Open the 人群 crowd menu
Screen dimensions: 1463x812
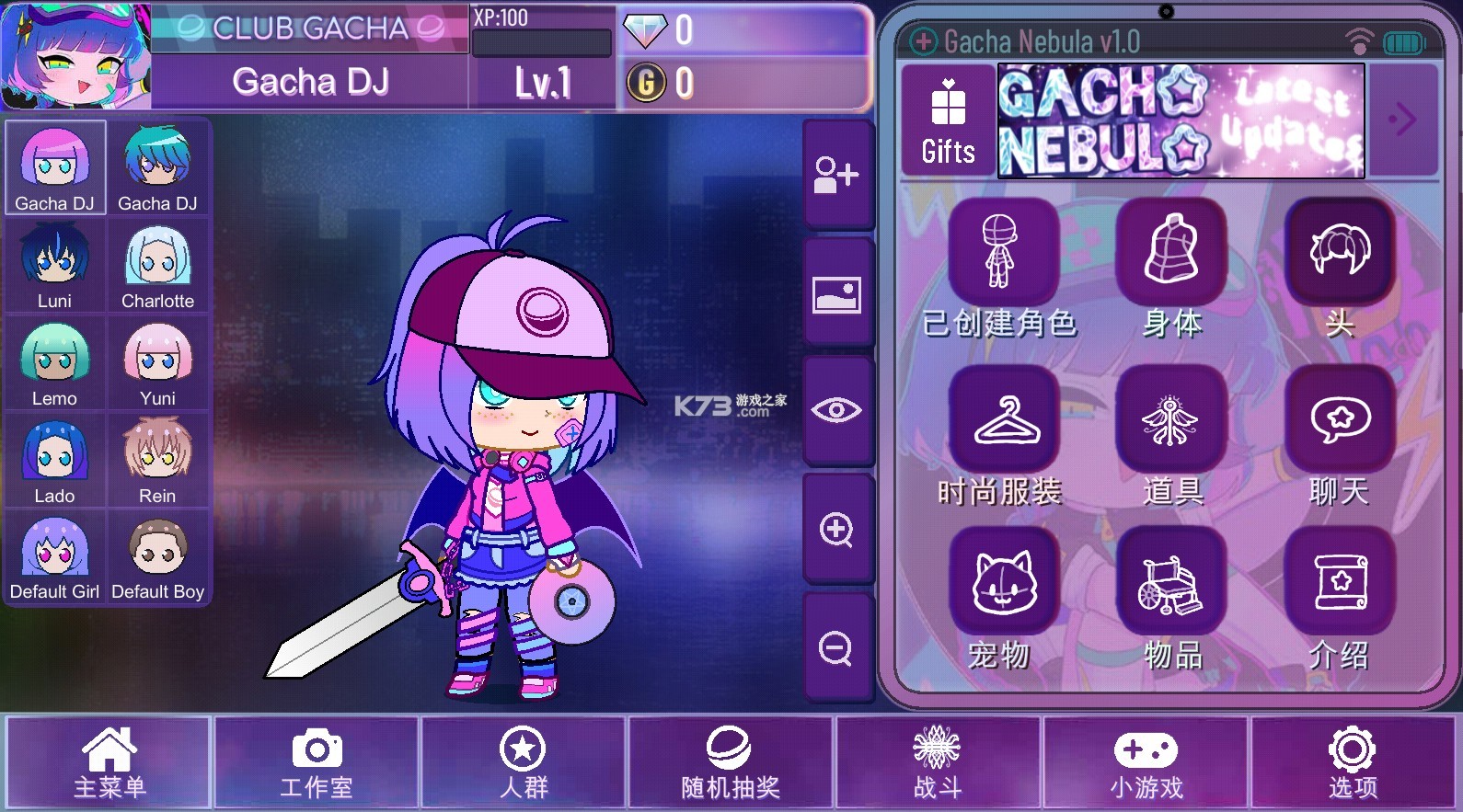(x=523, y=762)
